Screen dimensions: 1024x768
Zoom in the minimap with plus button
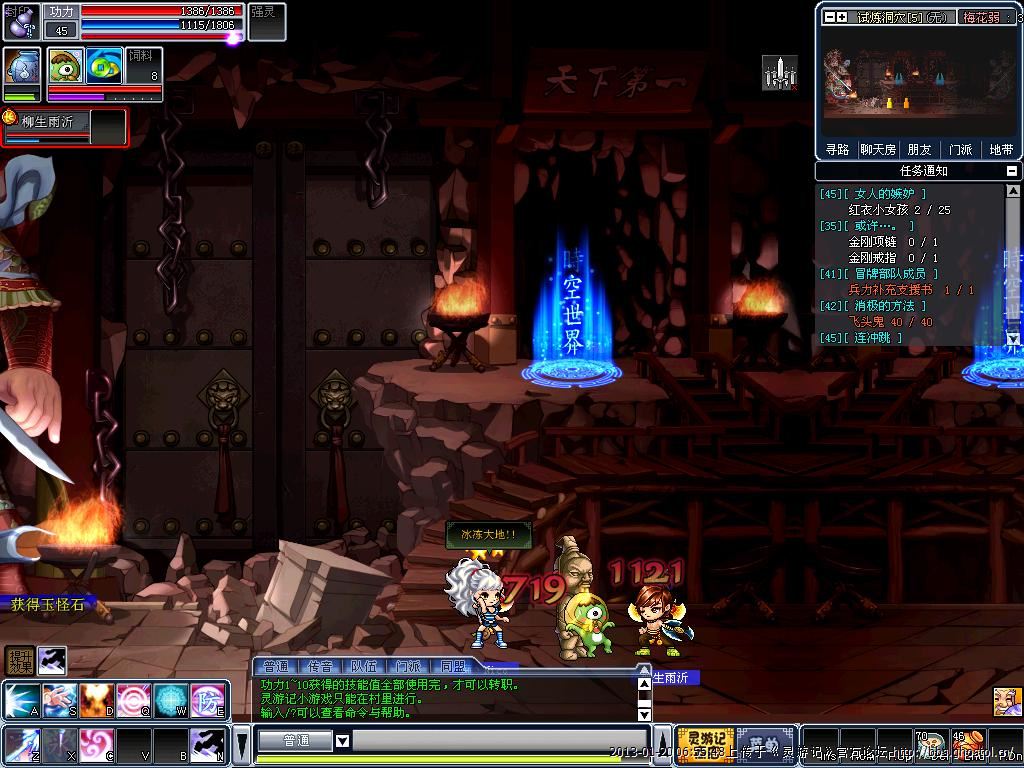(843, 17)
